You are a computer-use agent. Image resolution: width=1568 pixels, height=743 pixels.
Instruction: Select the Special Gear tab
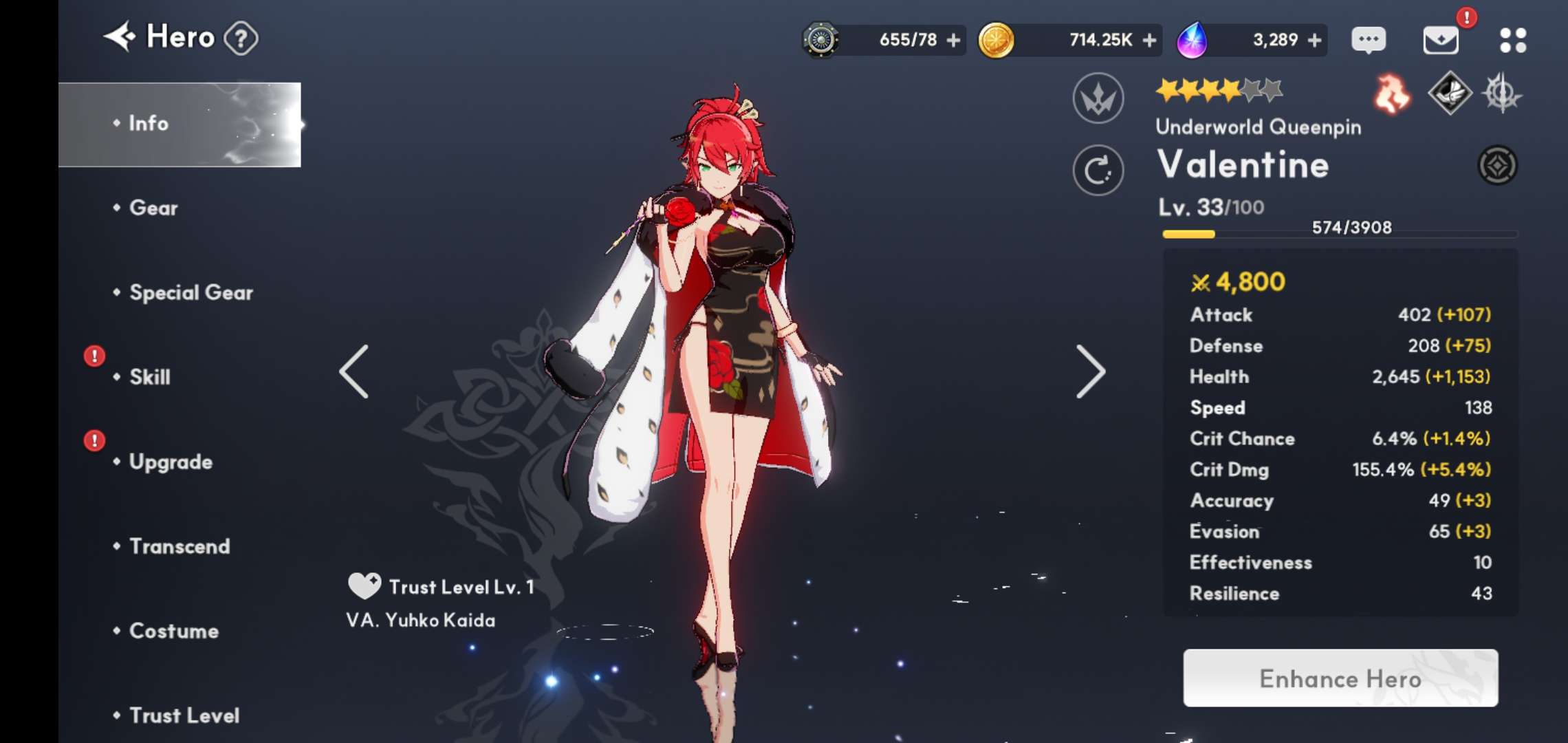191,292
